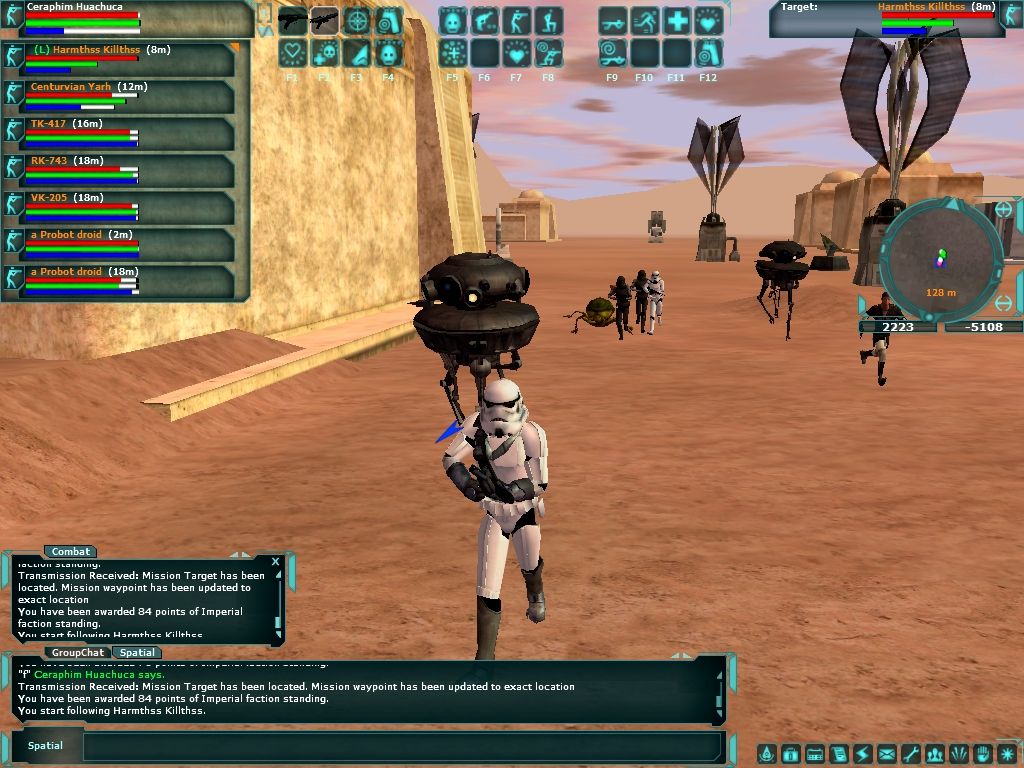Open the wrench options menu icon

(910, 754)
